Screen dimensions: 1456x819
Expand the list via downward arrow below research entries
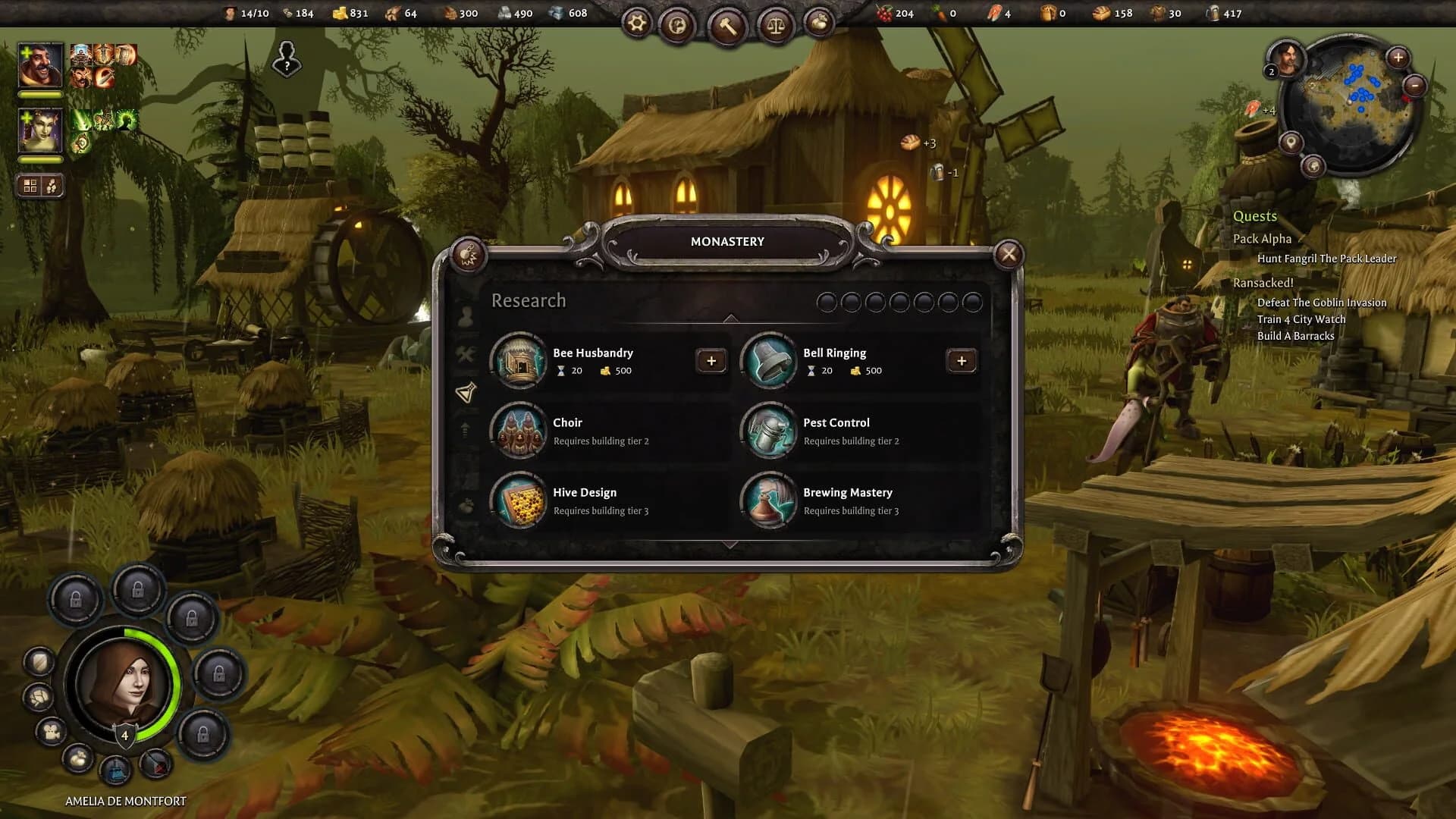[730, 543]
